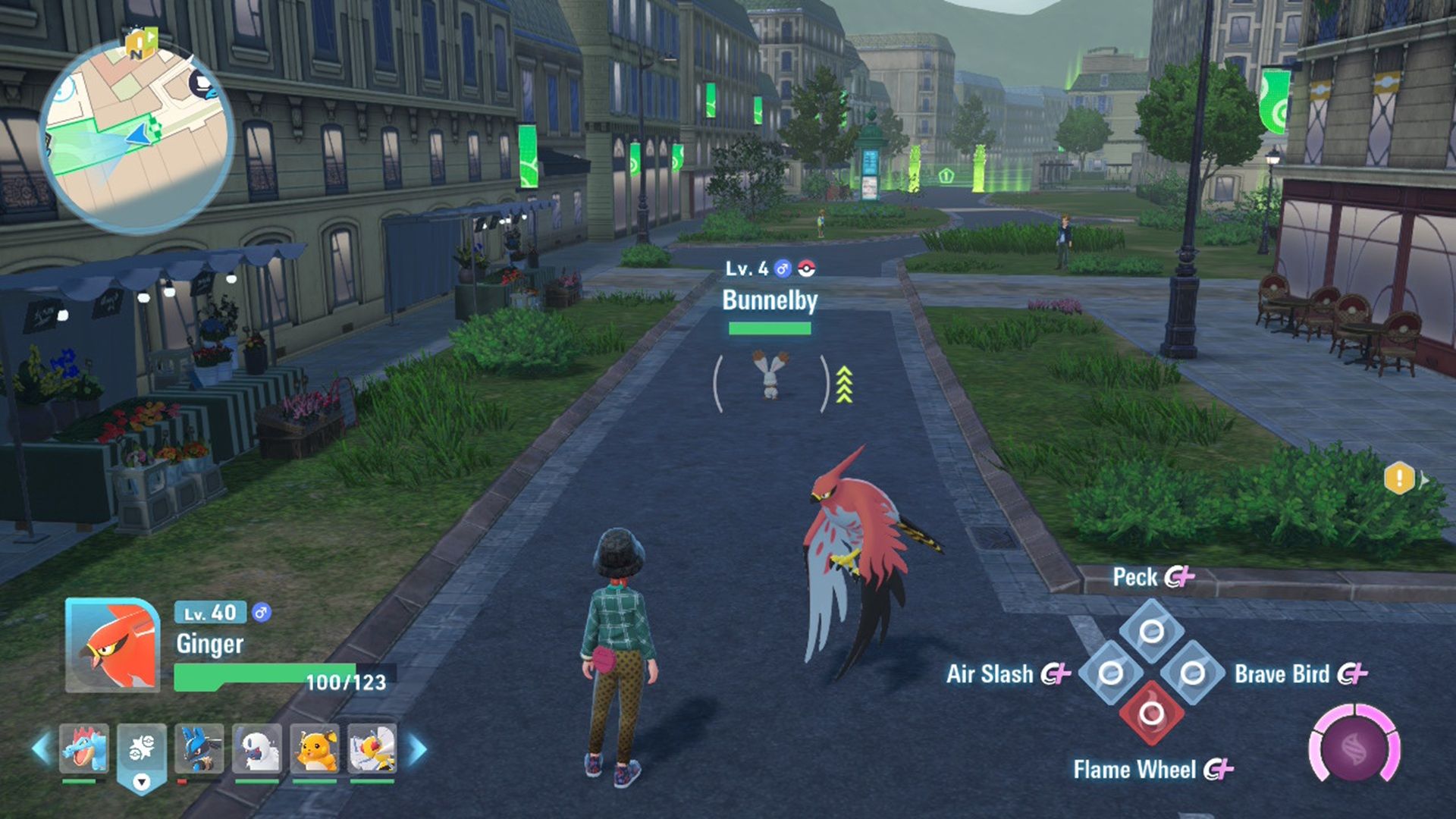Click the left party scroll arrow
Viewport: 1456px width, 819px height.
point(41,749)
